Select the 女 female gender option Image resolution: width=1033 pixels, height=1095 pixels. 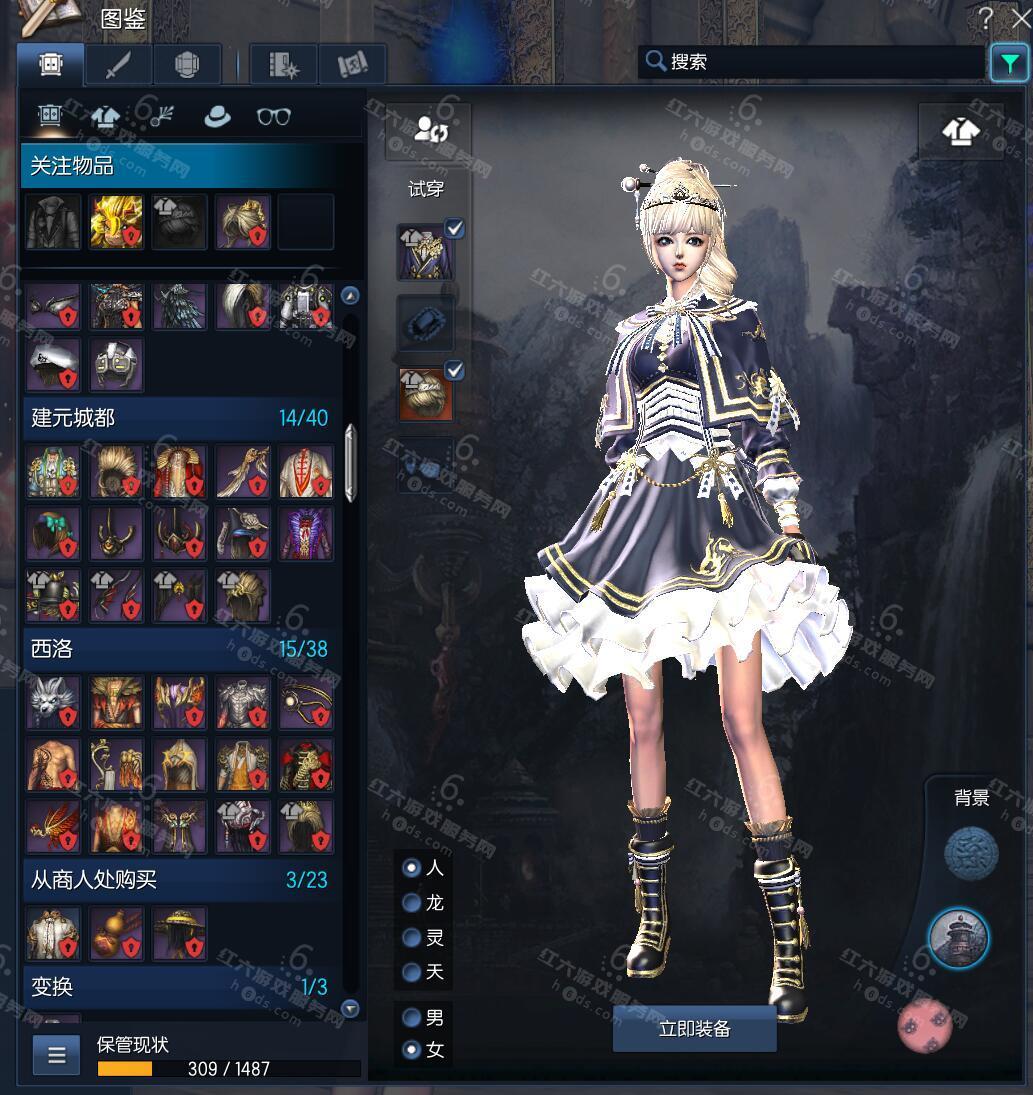click(411, 1050)
